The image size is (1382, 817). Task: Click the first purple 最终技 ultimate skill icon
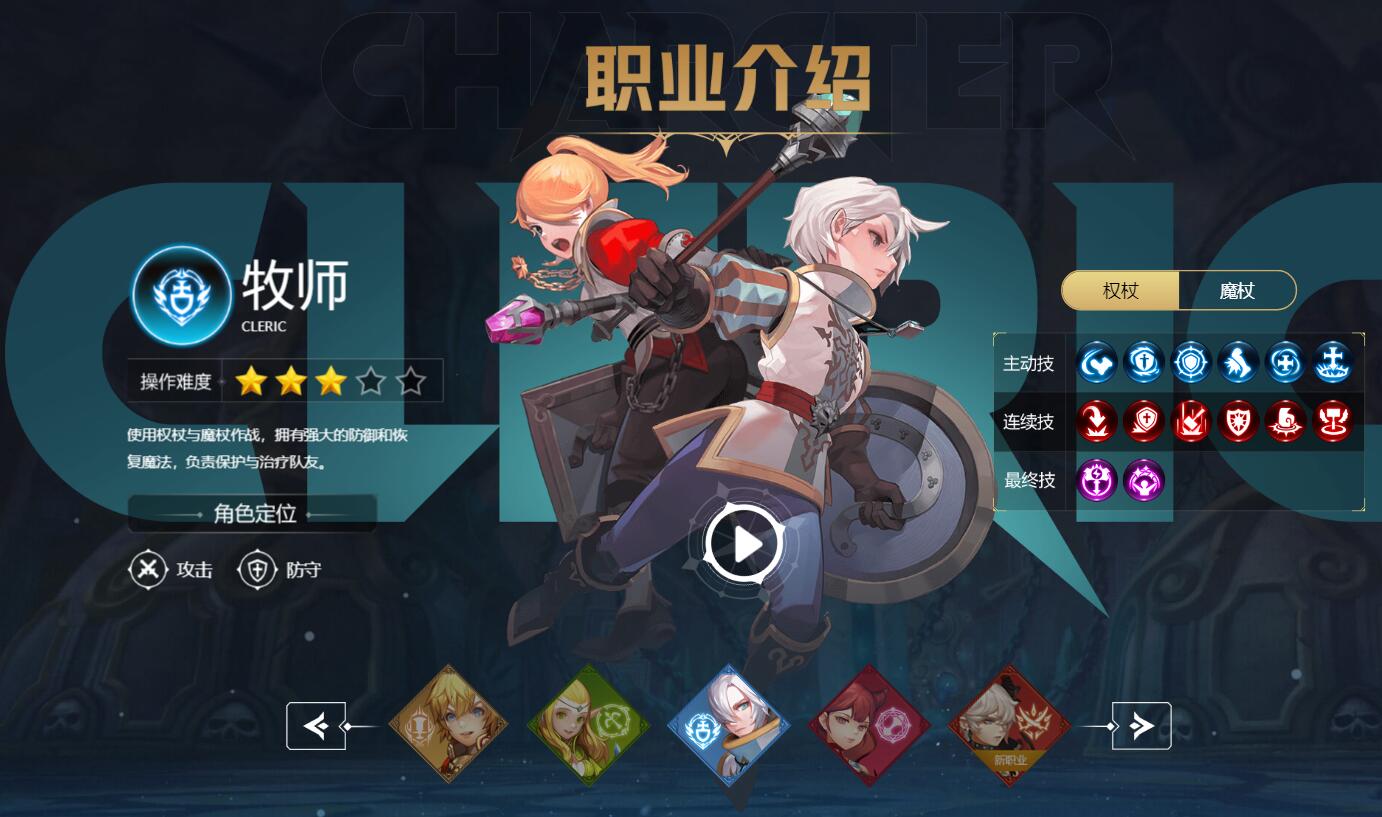1097,481
